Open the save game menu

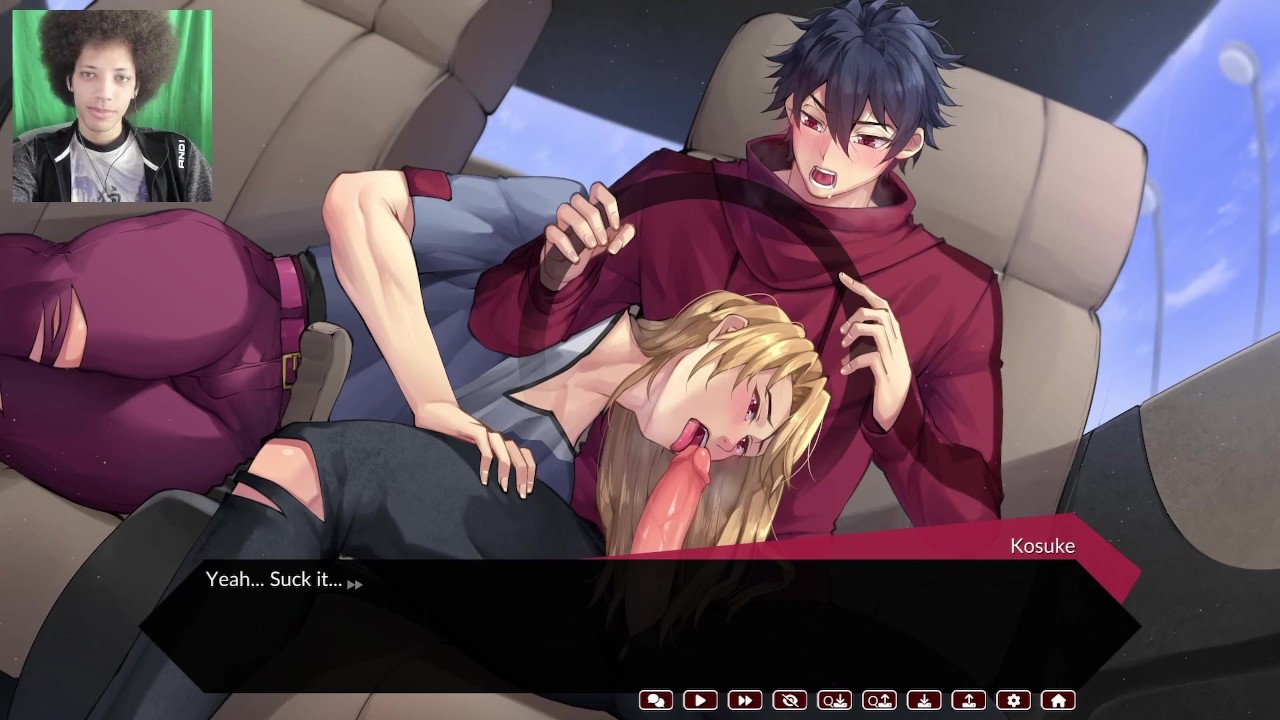coord(925,701)
